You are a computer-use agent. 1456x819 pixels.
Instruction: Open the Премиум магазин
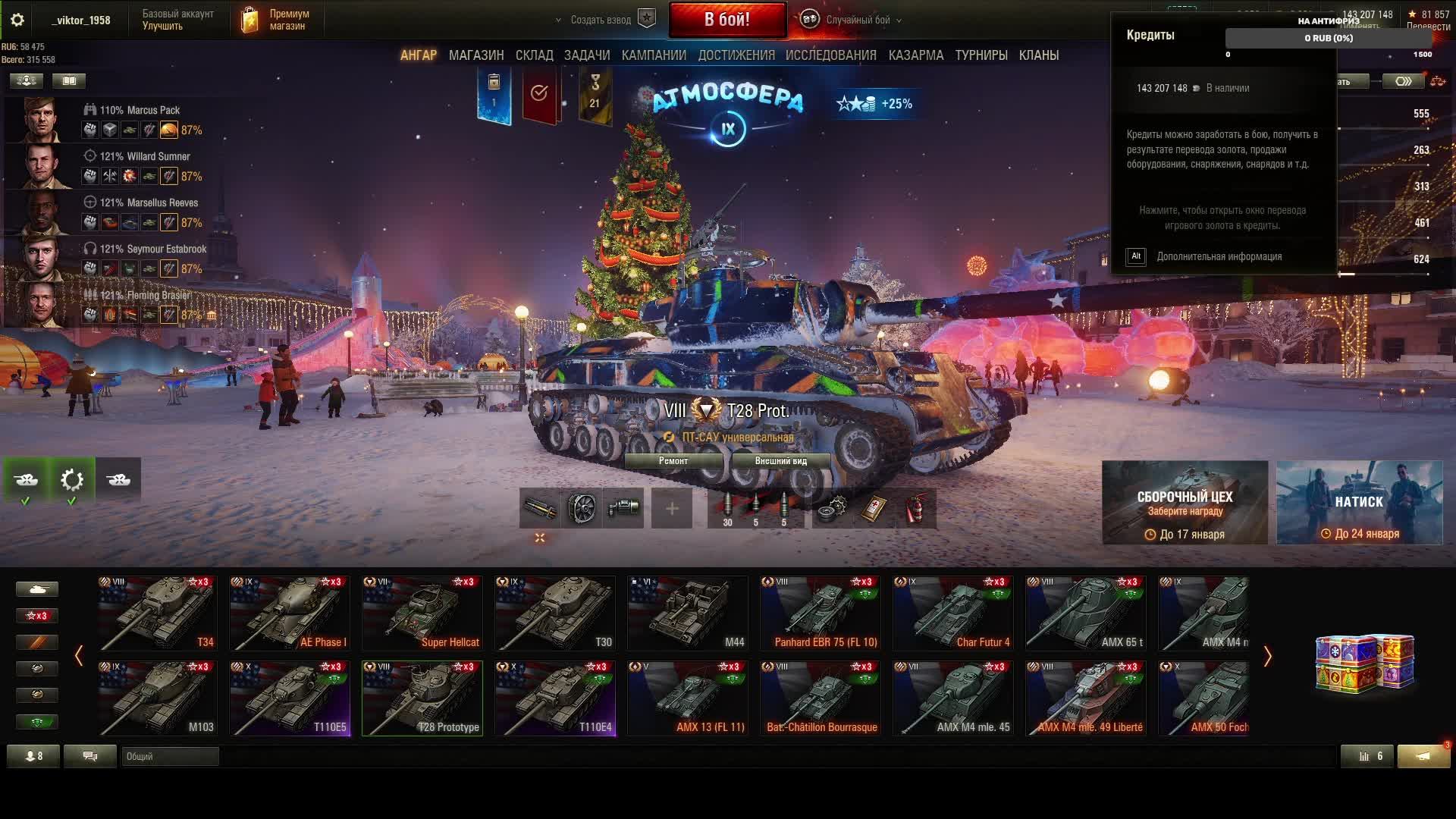(x=278, y=20)
